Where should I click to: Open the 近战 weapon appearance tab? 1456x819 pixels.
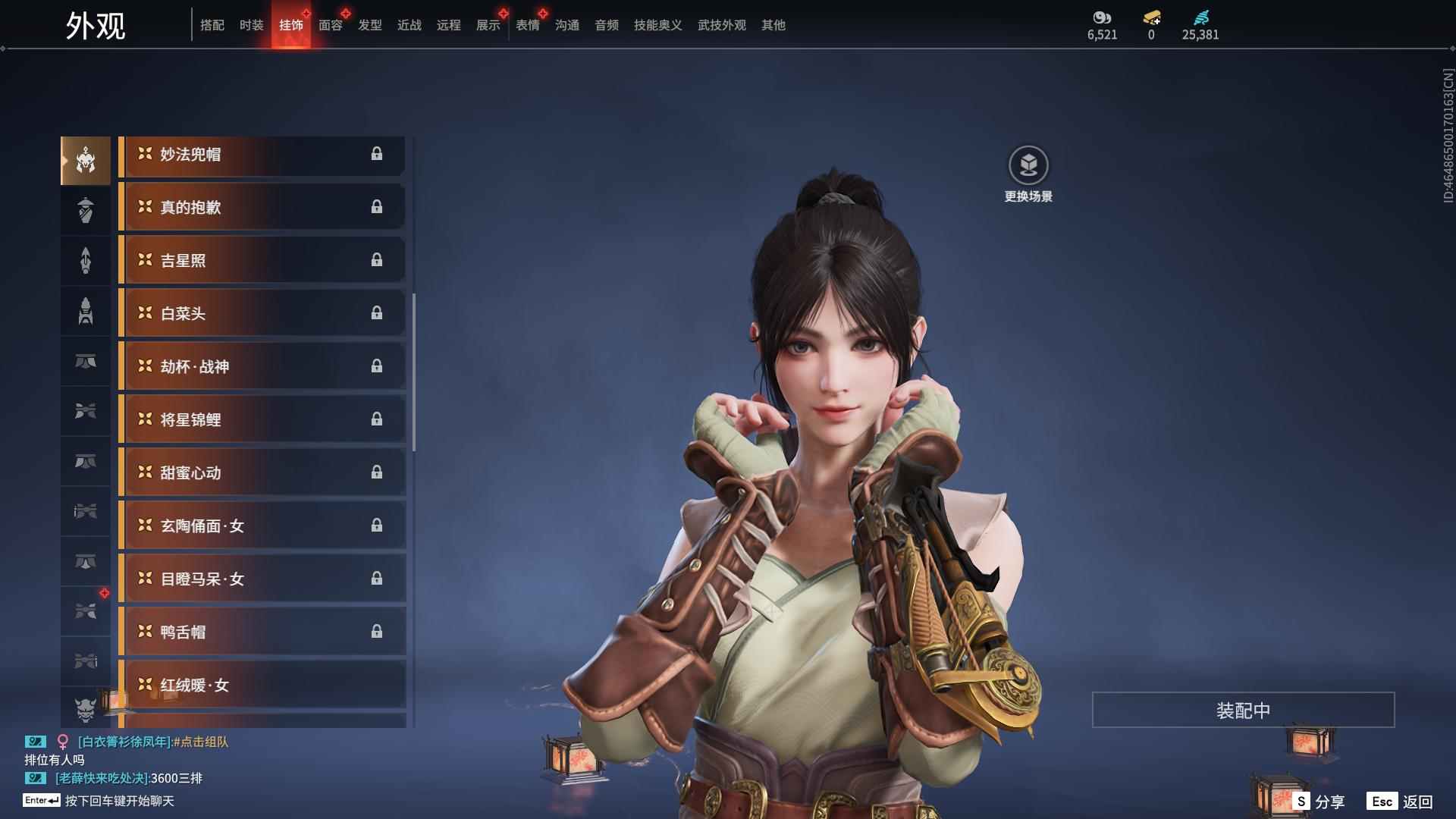[x=409, y=25]
